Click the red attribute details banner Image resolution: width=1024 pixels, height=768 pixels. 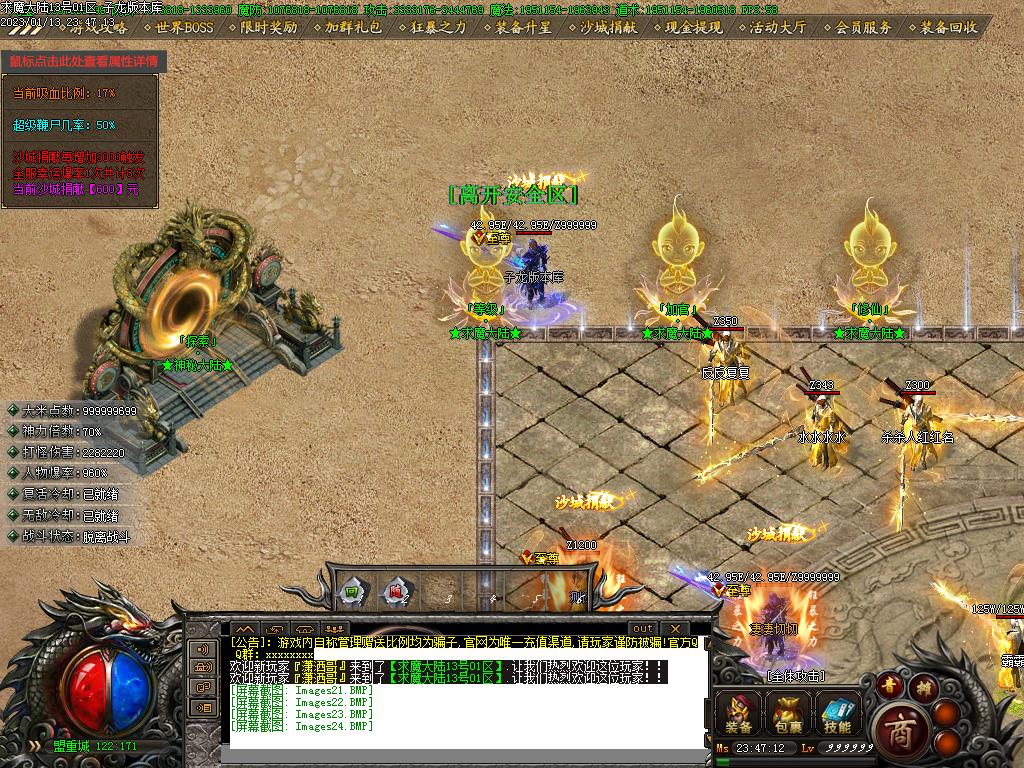pos(84,61)
